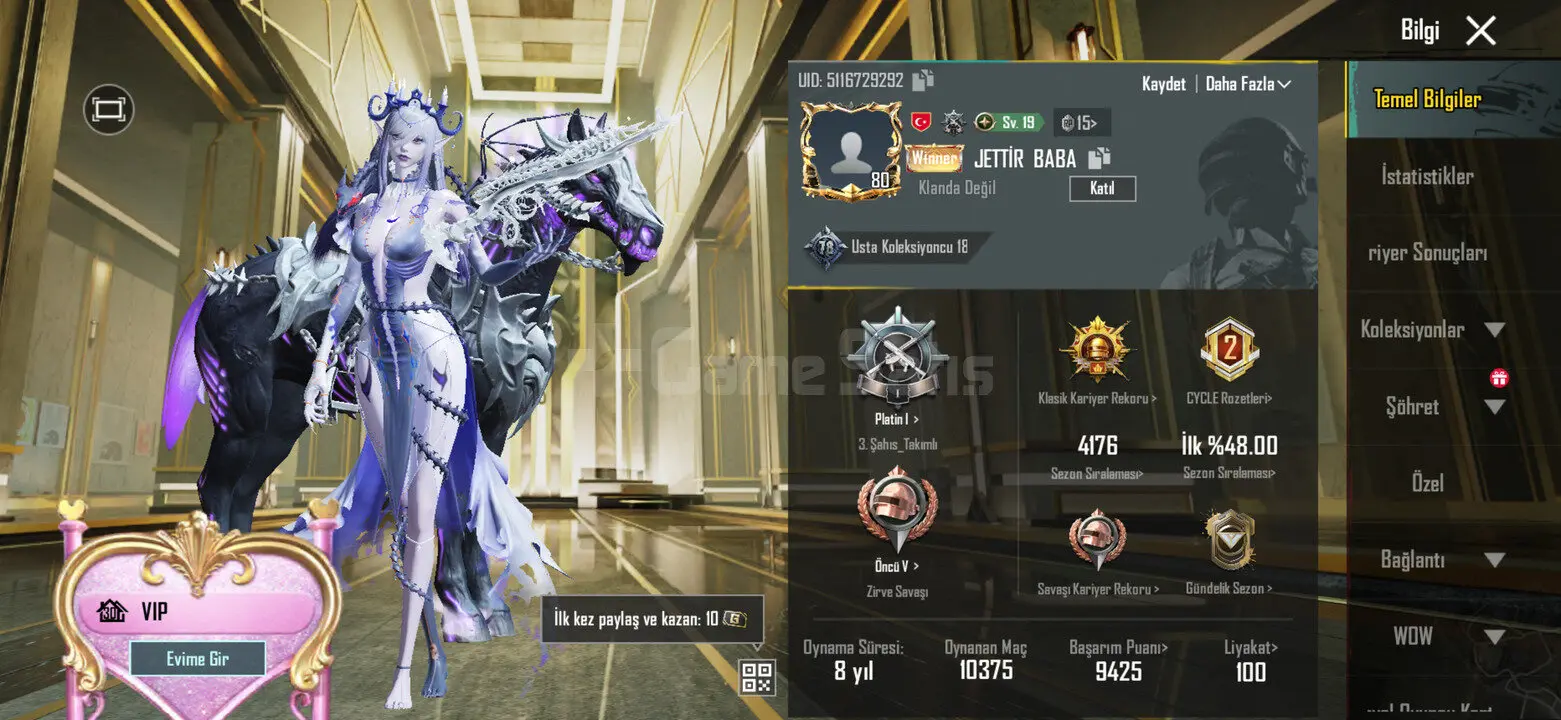Switch to the Temel Bilgiler tab

click(1427, 99)
